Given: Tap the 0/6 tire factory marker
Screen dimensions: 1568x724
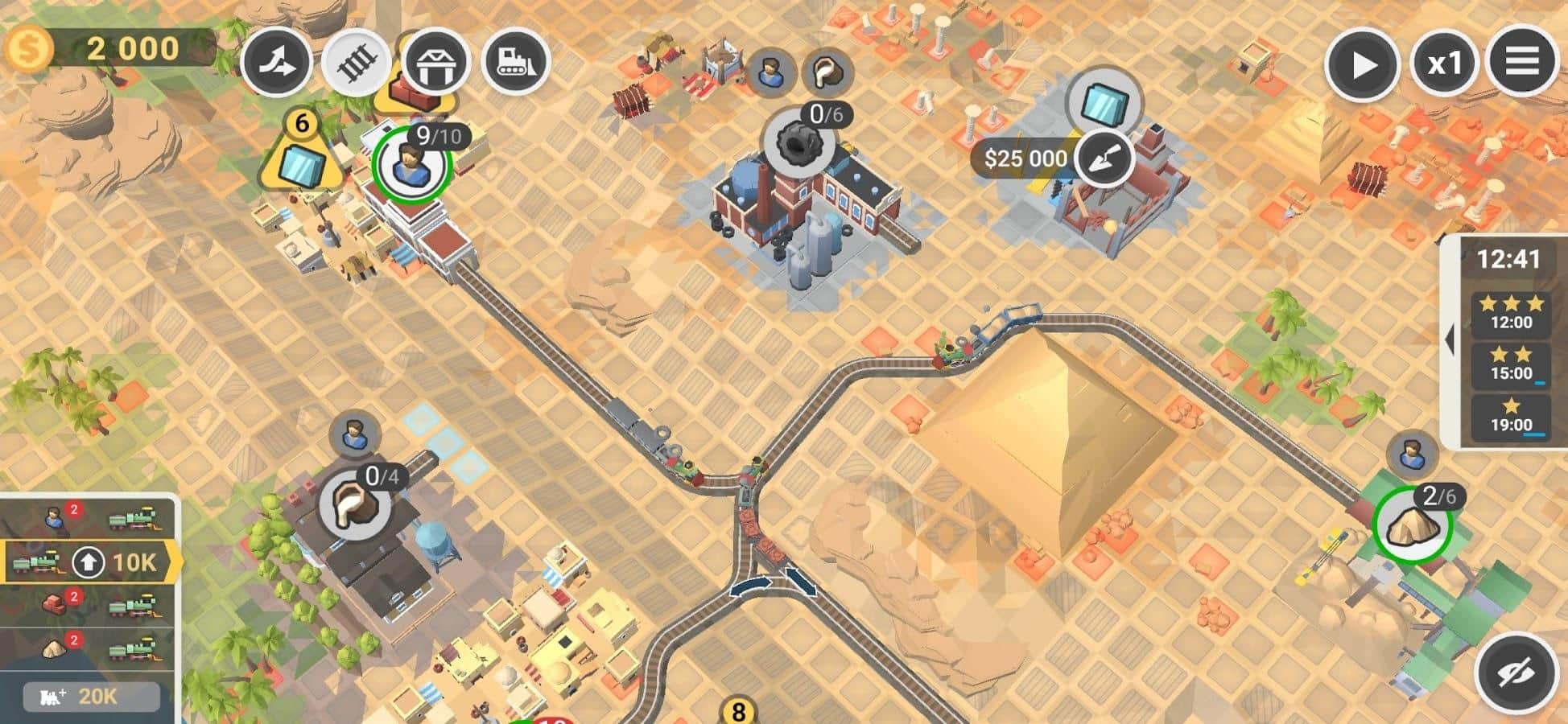Looking at the screenshot, I should [x=798, y=144].
